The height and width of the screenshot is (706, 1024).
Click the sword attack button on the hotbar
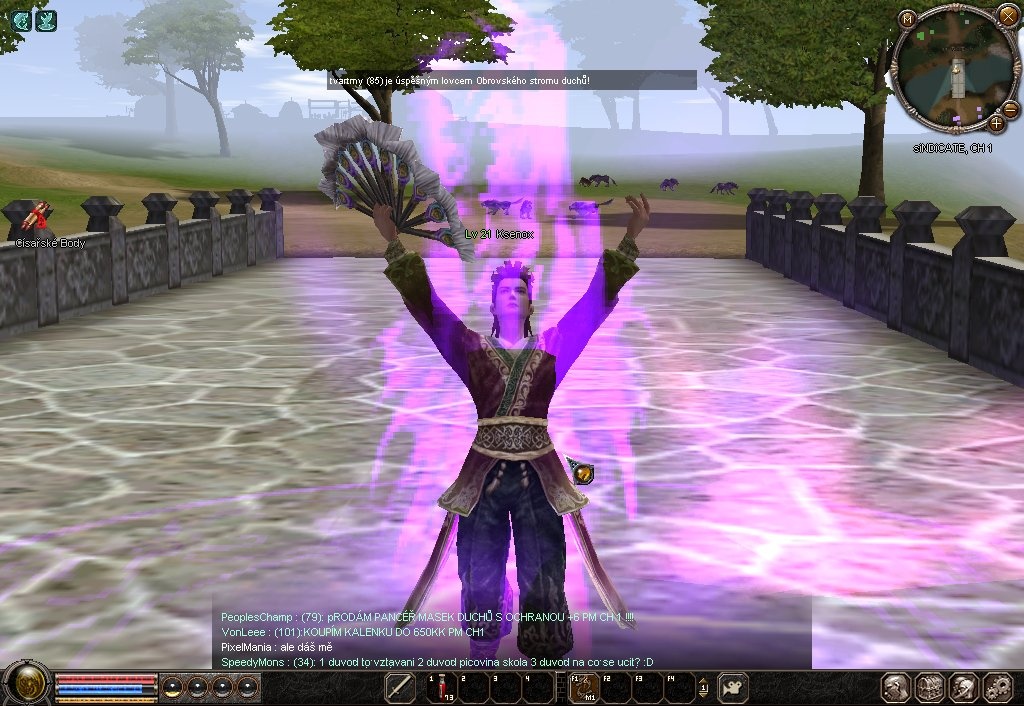point(400,688)
